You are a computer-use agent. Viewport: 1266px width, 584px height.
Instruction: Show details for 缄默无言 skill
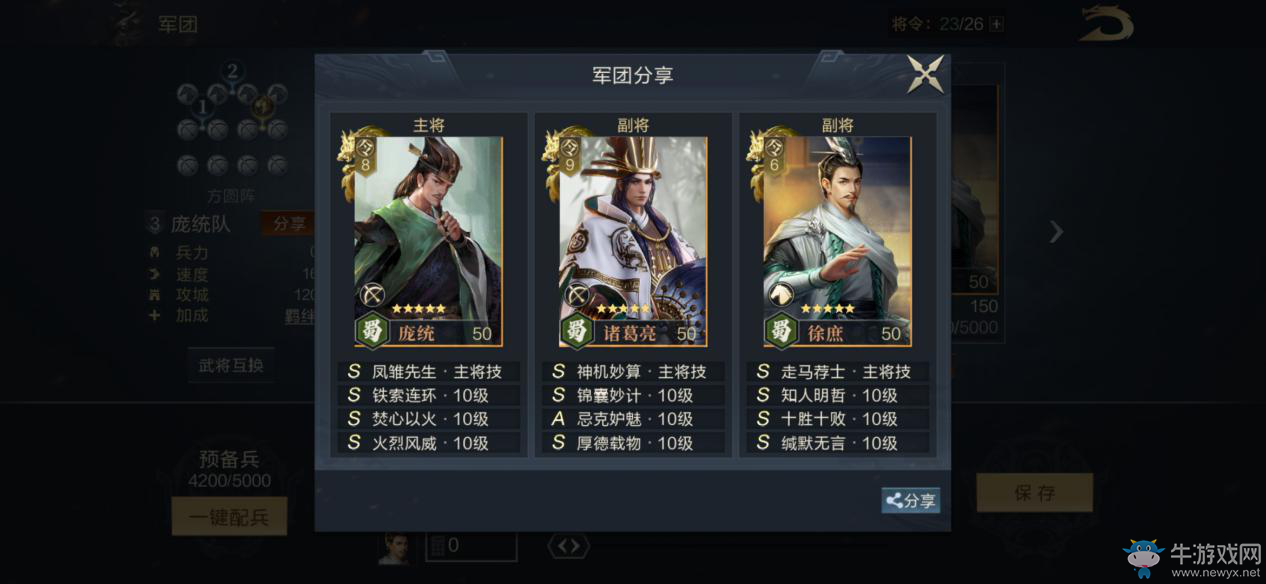(x=838, y=443)
